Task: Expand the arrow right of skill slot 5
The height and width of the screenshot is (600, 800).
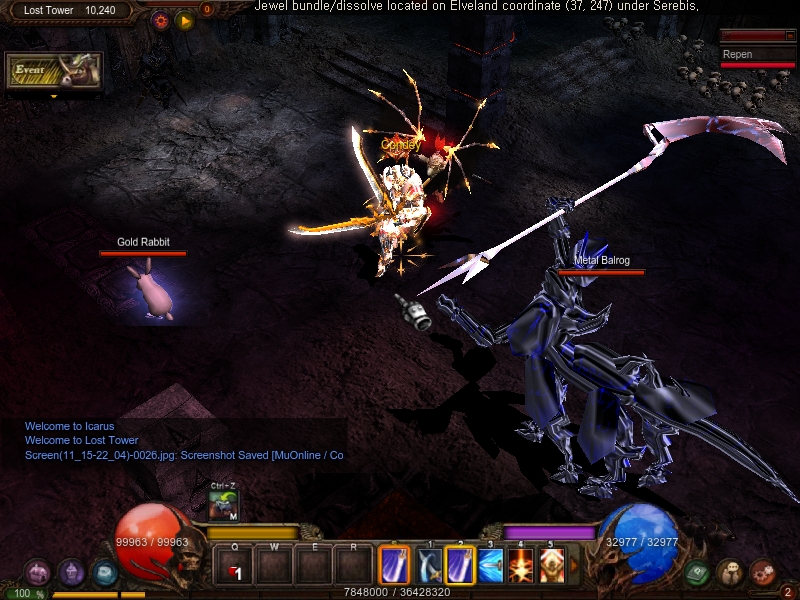Action: click(574, 566)
